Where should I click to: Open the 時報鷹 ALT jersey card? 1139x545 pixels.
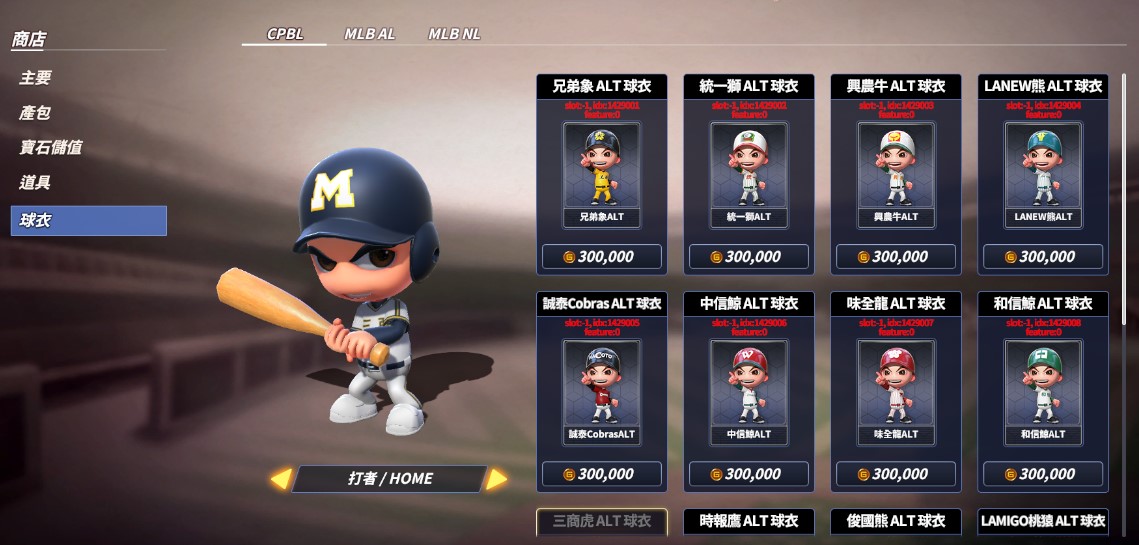click(x=748, y=521)
